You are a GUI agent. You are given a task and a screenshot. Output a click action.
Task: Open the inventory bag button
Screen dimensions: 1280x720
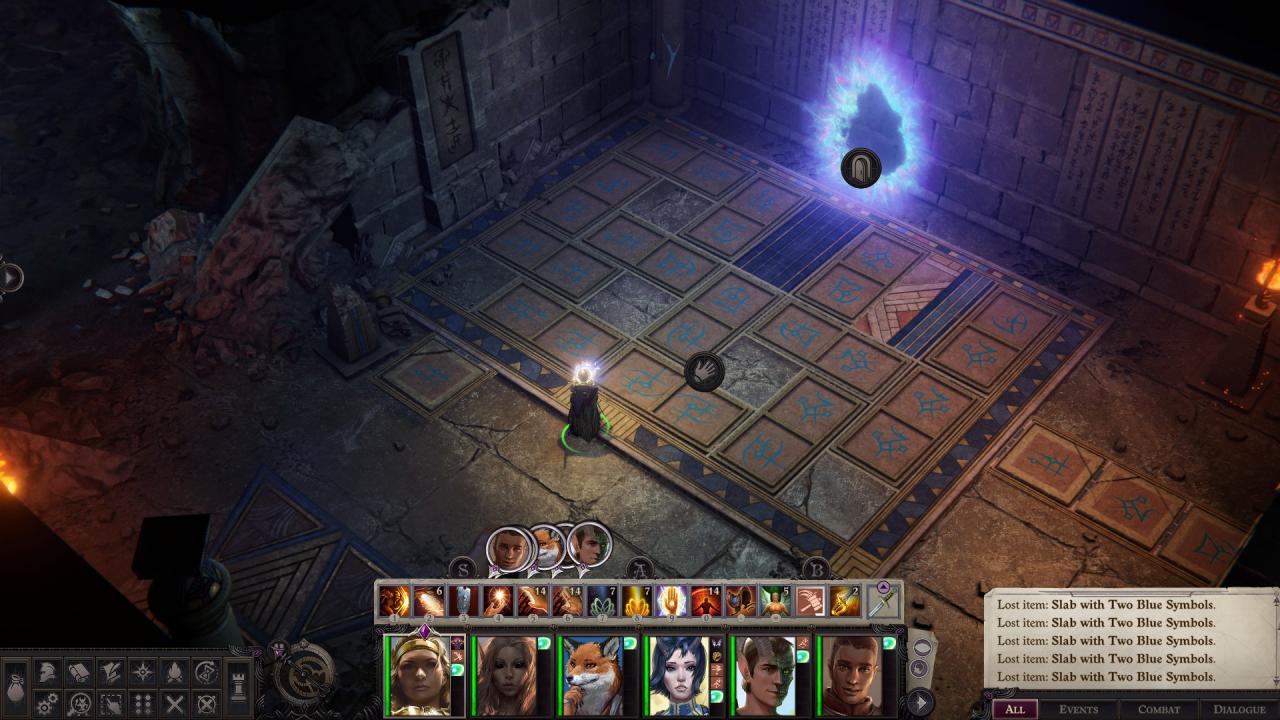(16, 688)
